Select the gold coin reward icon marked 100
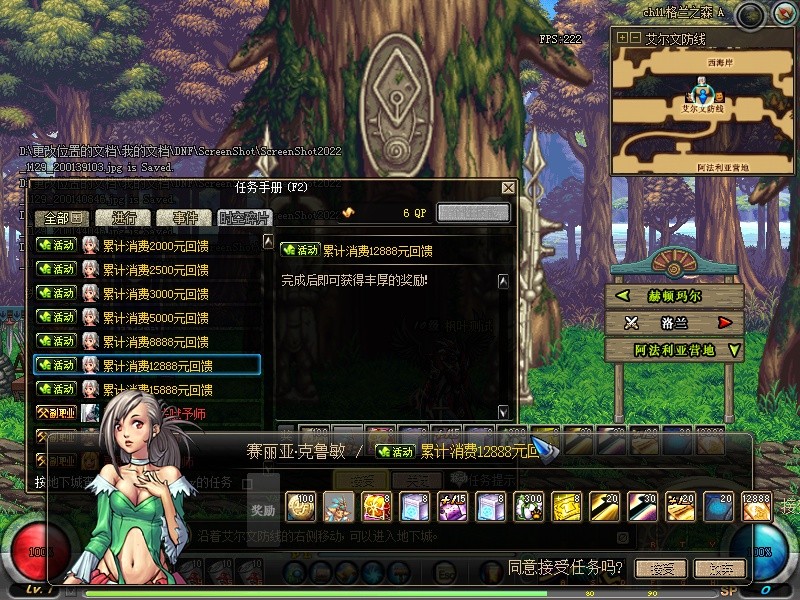The image size is (800, 600). tap(300, 507)
